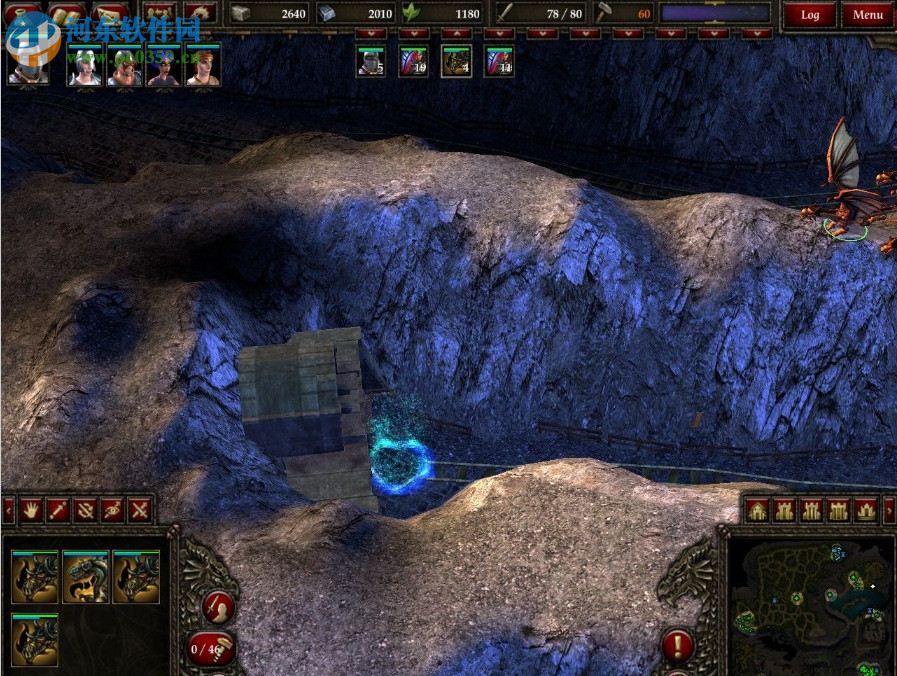Expand building bar with right arrow
The height and width of the screenshot is (676, 897).
tap(888, 510)
